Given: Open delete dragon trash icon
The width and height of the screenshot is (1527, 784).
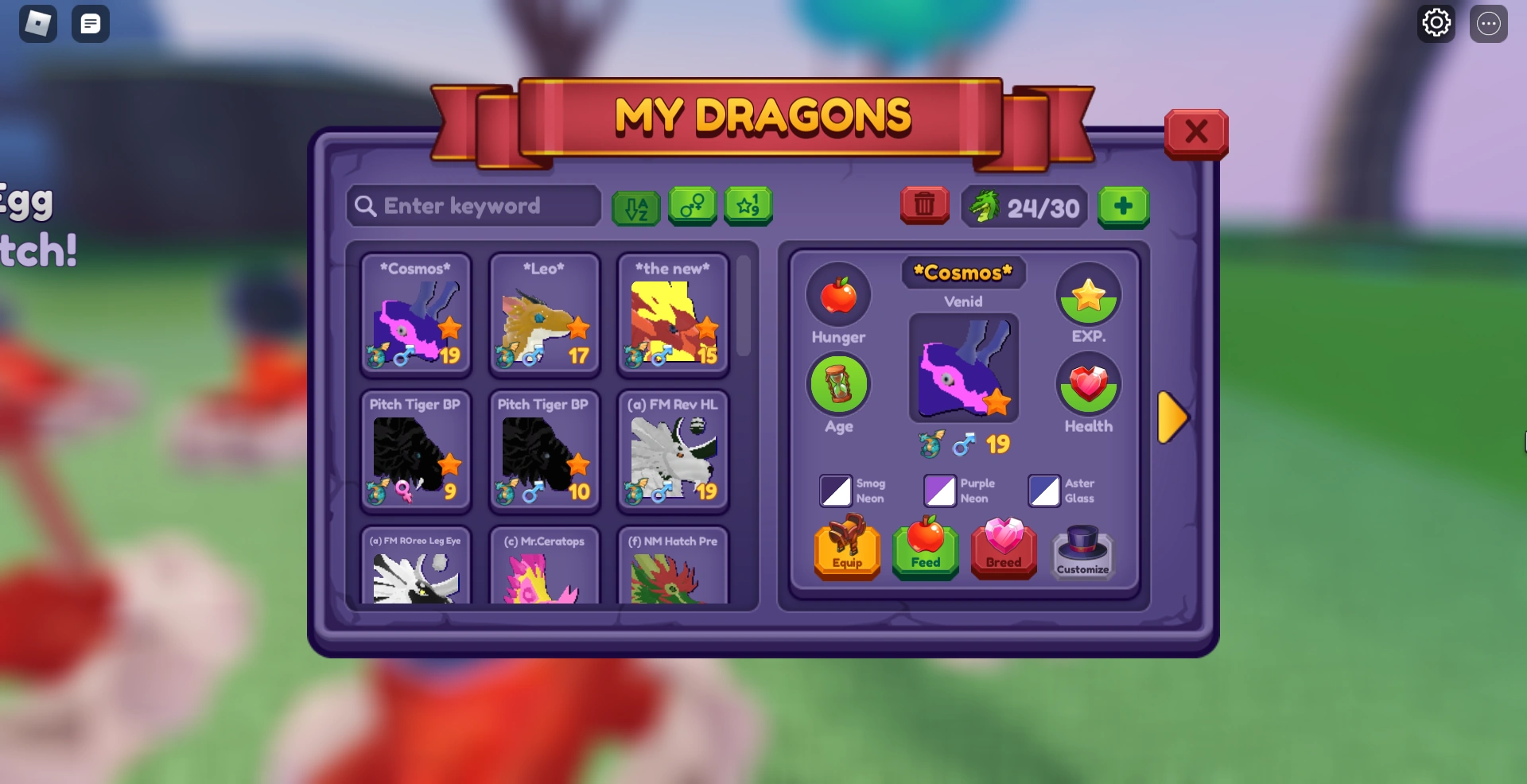Looking at the screenshot, I should 924,205.
